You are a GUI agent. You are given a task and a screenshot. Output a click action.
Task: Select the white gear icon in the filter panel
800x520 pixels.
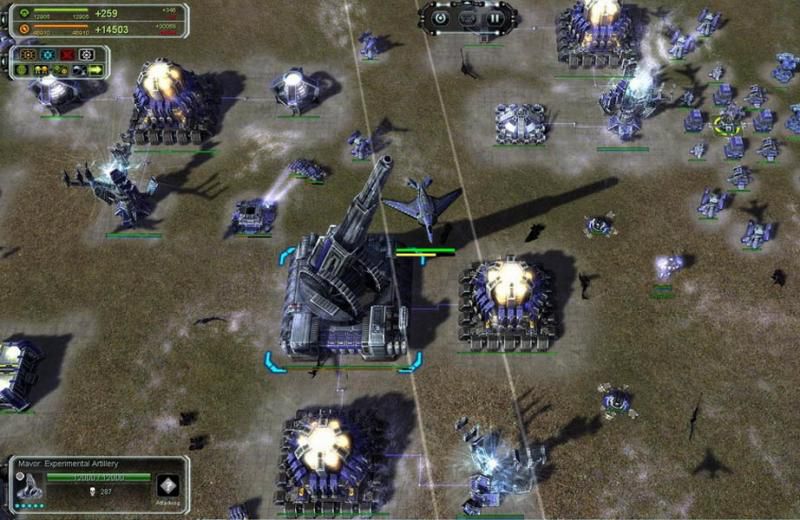tap(86, 54)
